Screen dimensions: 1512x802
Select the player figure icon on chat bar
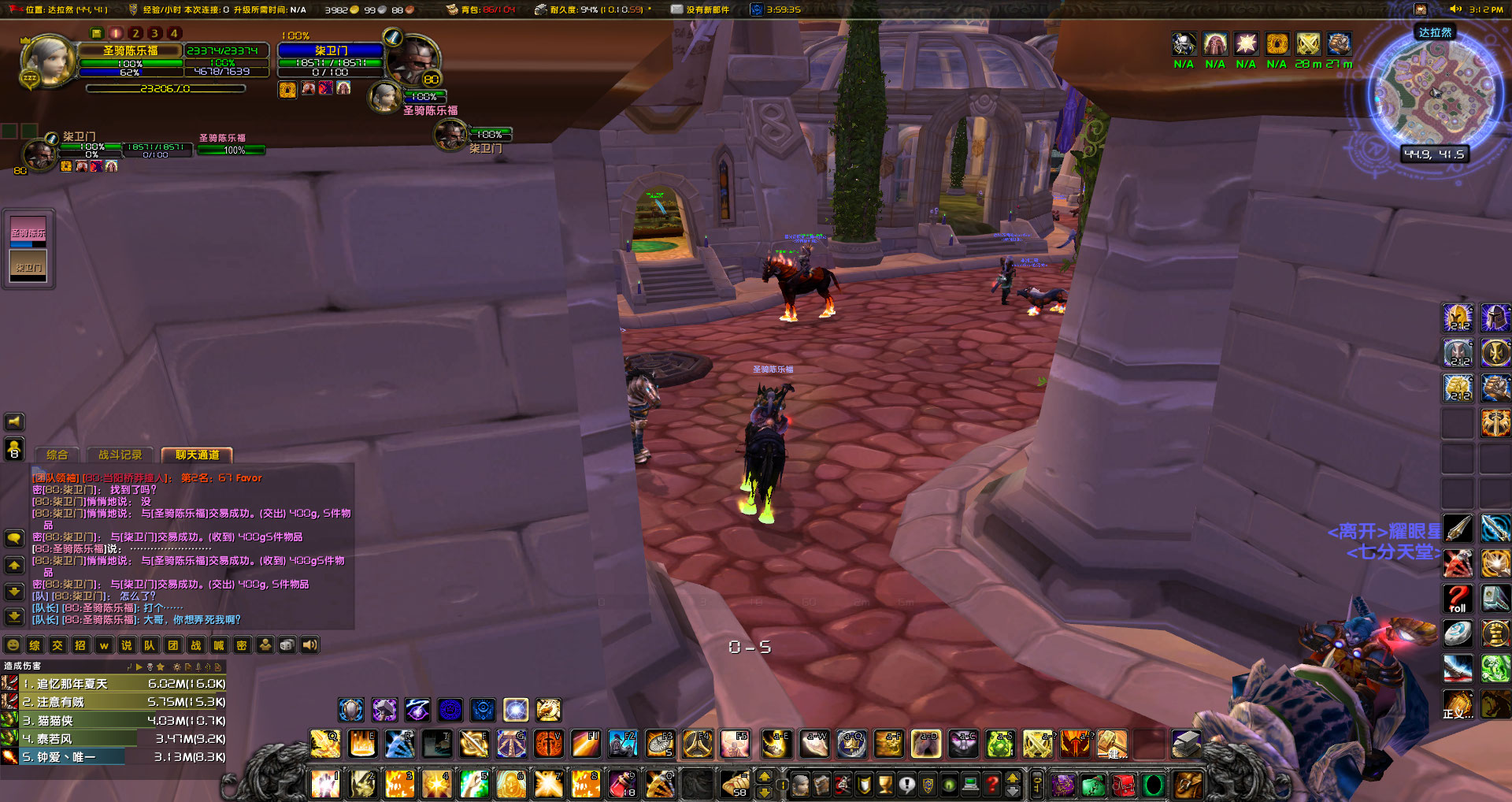266,644
